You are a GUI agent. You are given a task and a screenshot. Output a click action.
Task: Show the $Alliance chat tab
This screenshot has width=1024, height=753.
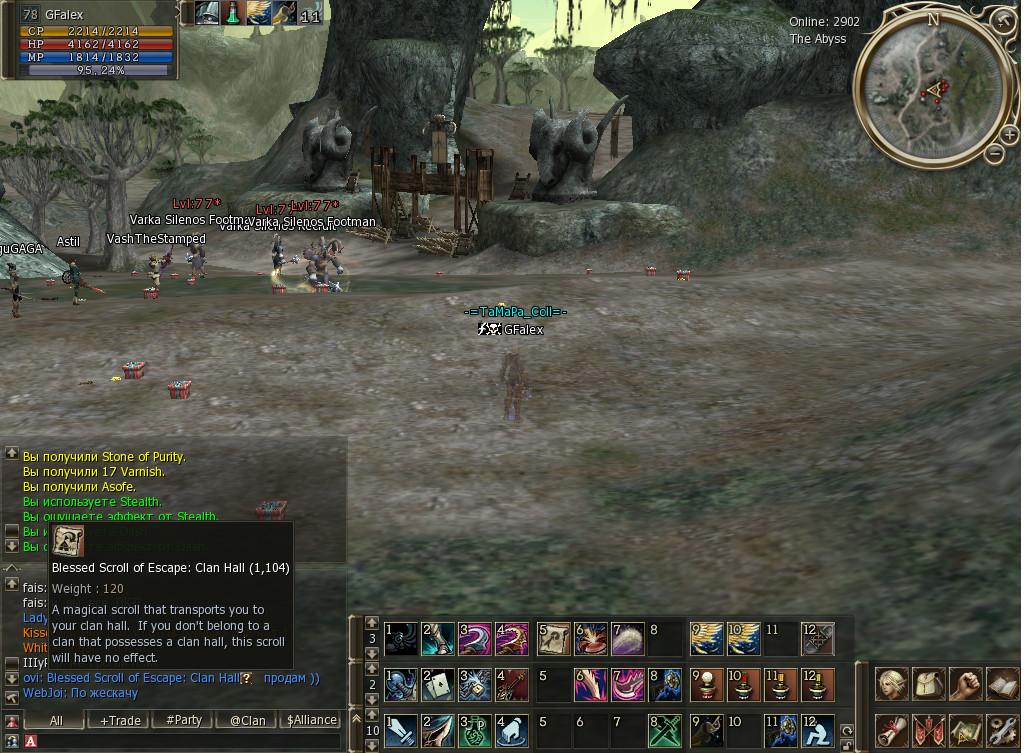point(312,720)
